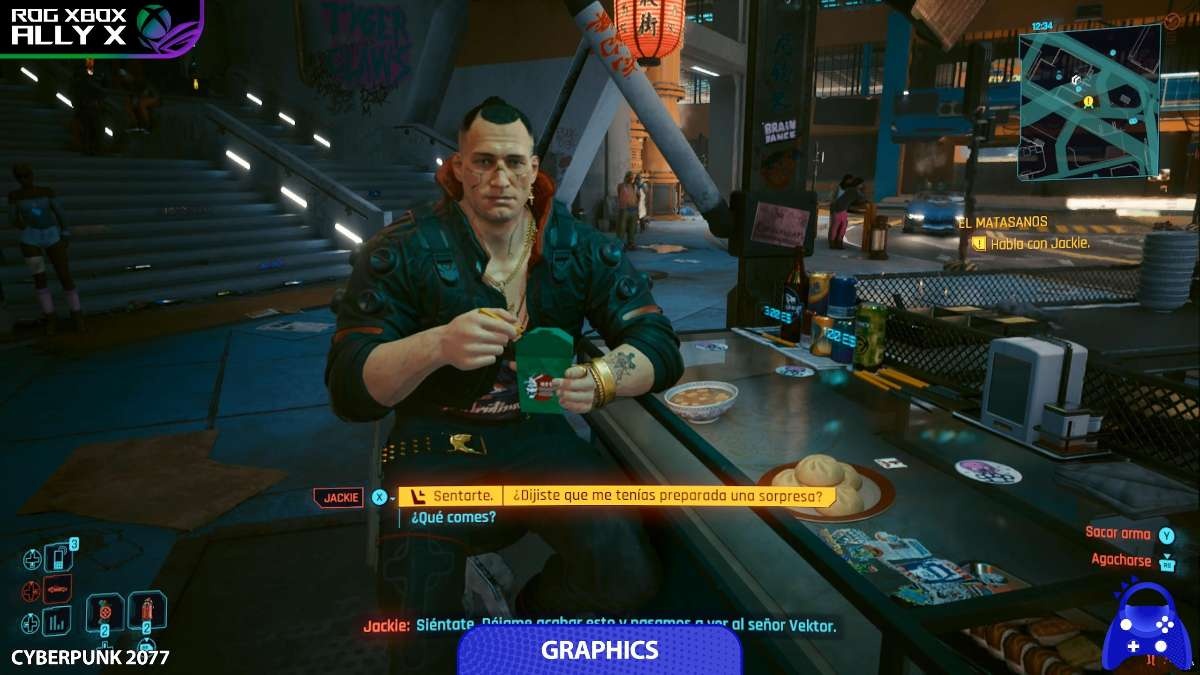Open the phone quick-access slot
Image resolution: width=1200 pixels, height=675 pixels.
tap(60, 558)
